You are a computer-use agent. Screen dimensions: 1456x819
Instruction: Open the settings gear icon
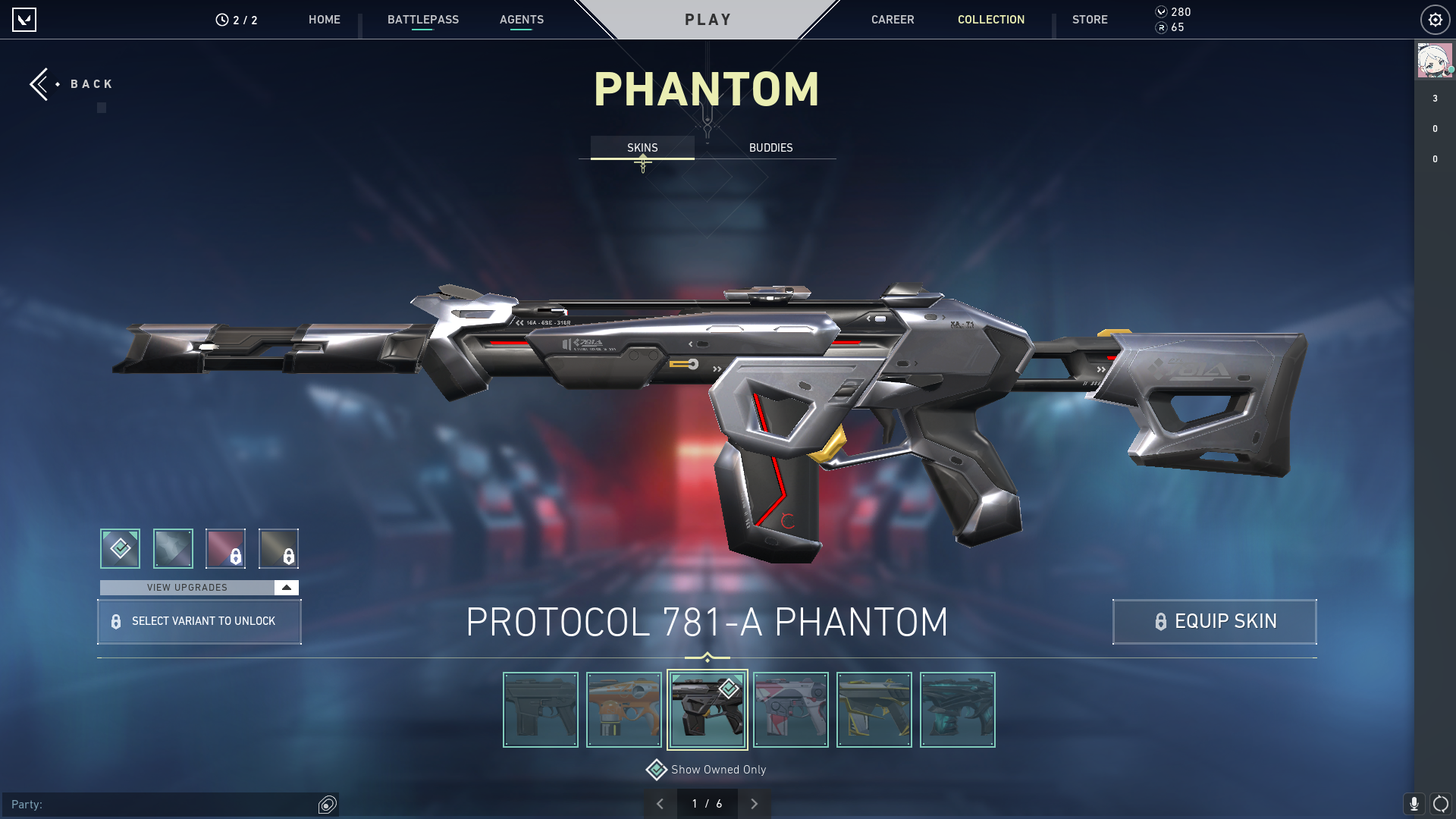[1435, 20]
